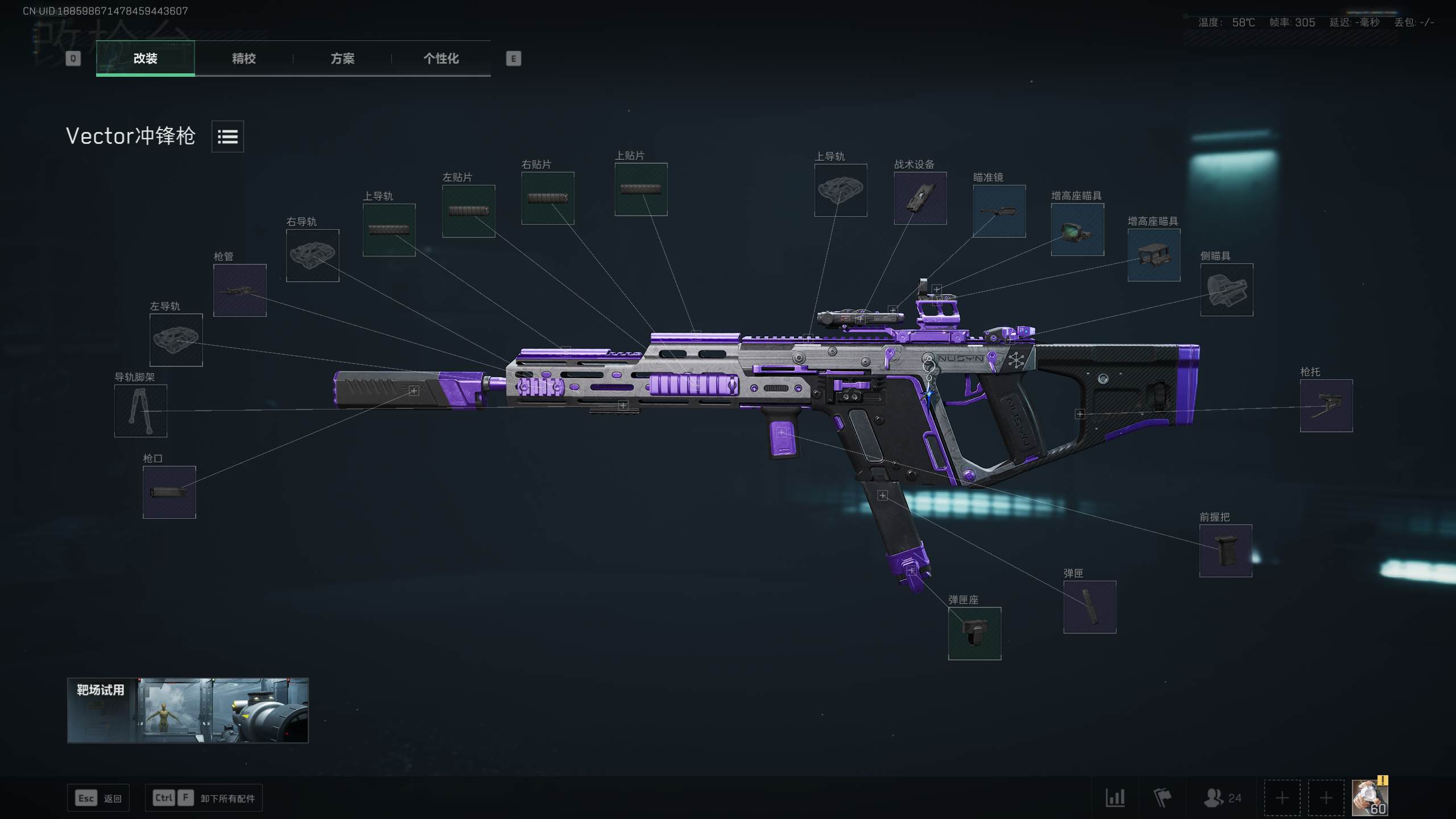Open the 瞄准镜 scope slot

(x=999, y=211)
